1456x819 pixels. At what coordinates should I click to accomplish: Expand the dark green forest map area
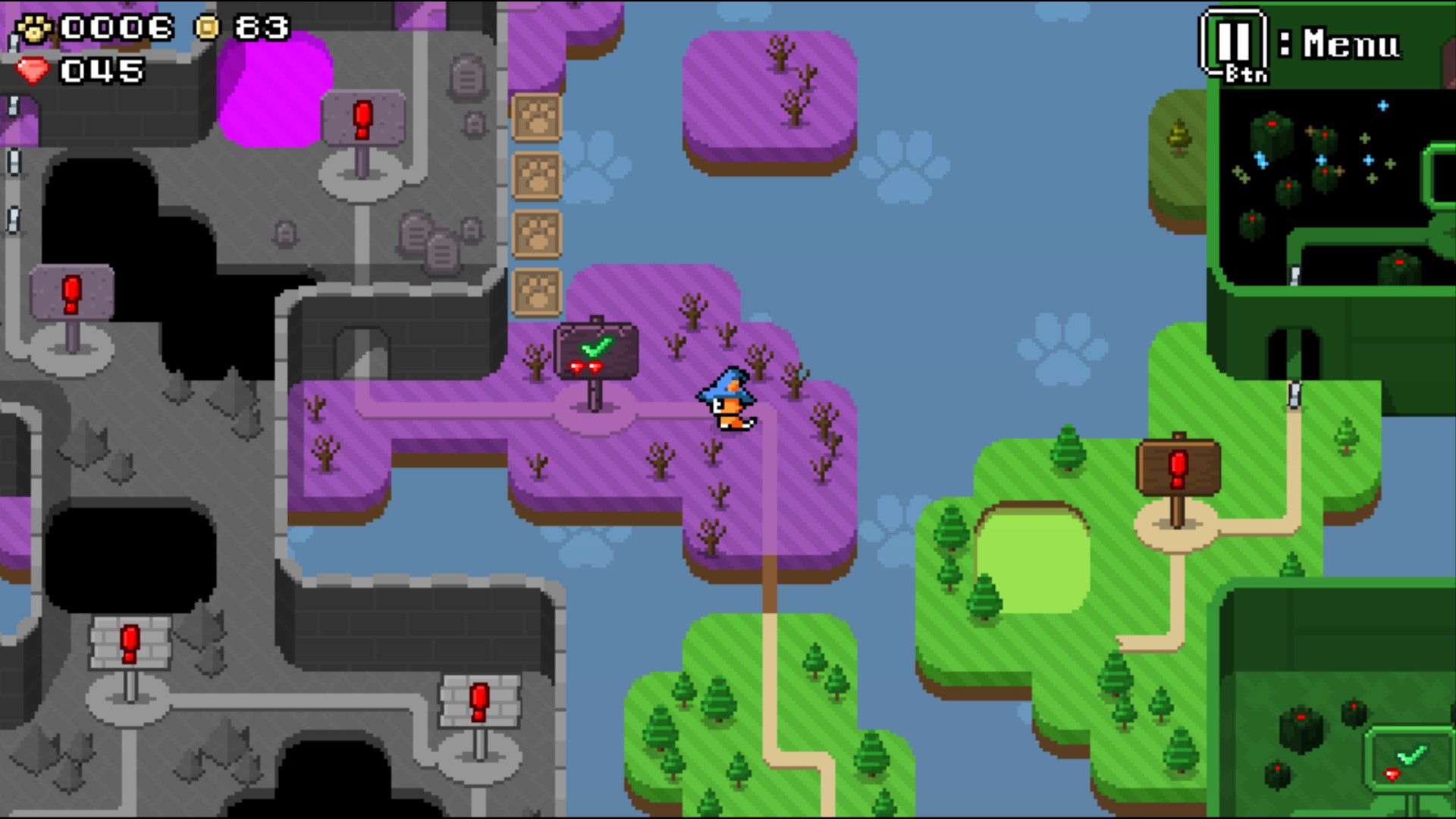pyautogui.click(x=1327, y=167)
